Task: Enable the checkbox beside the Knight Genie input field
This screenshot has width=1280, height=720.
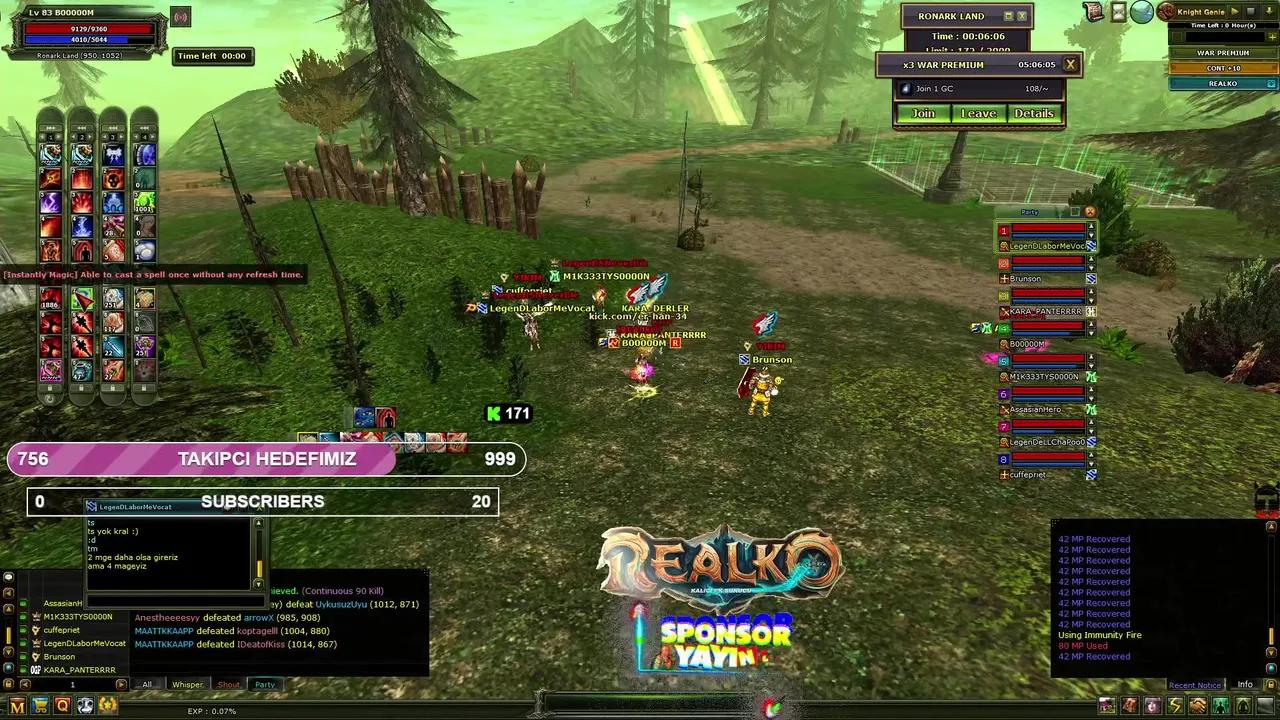Action: (x=1177, y=37)
